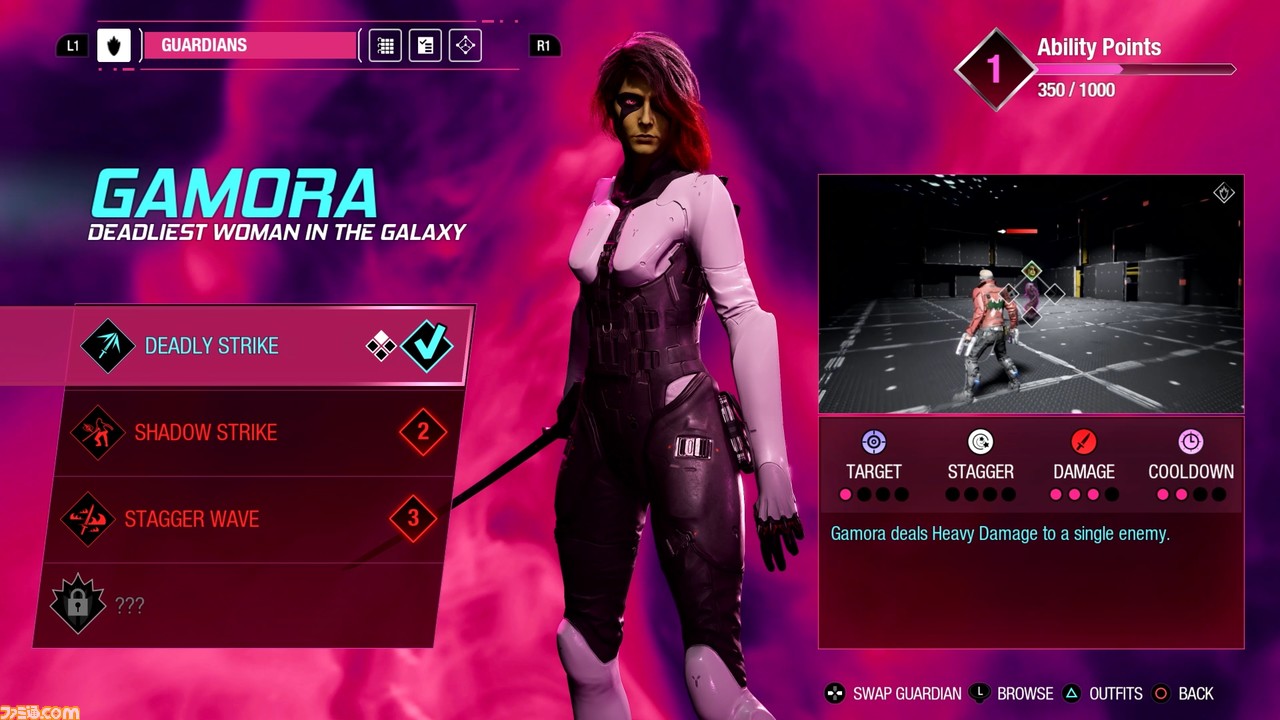
Task: Switch to the grid icon tab
Action: click(x=385, y=46)
